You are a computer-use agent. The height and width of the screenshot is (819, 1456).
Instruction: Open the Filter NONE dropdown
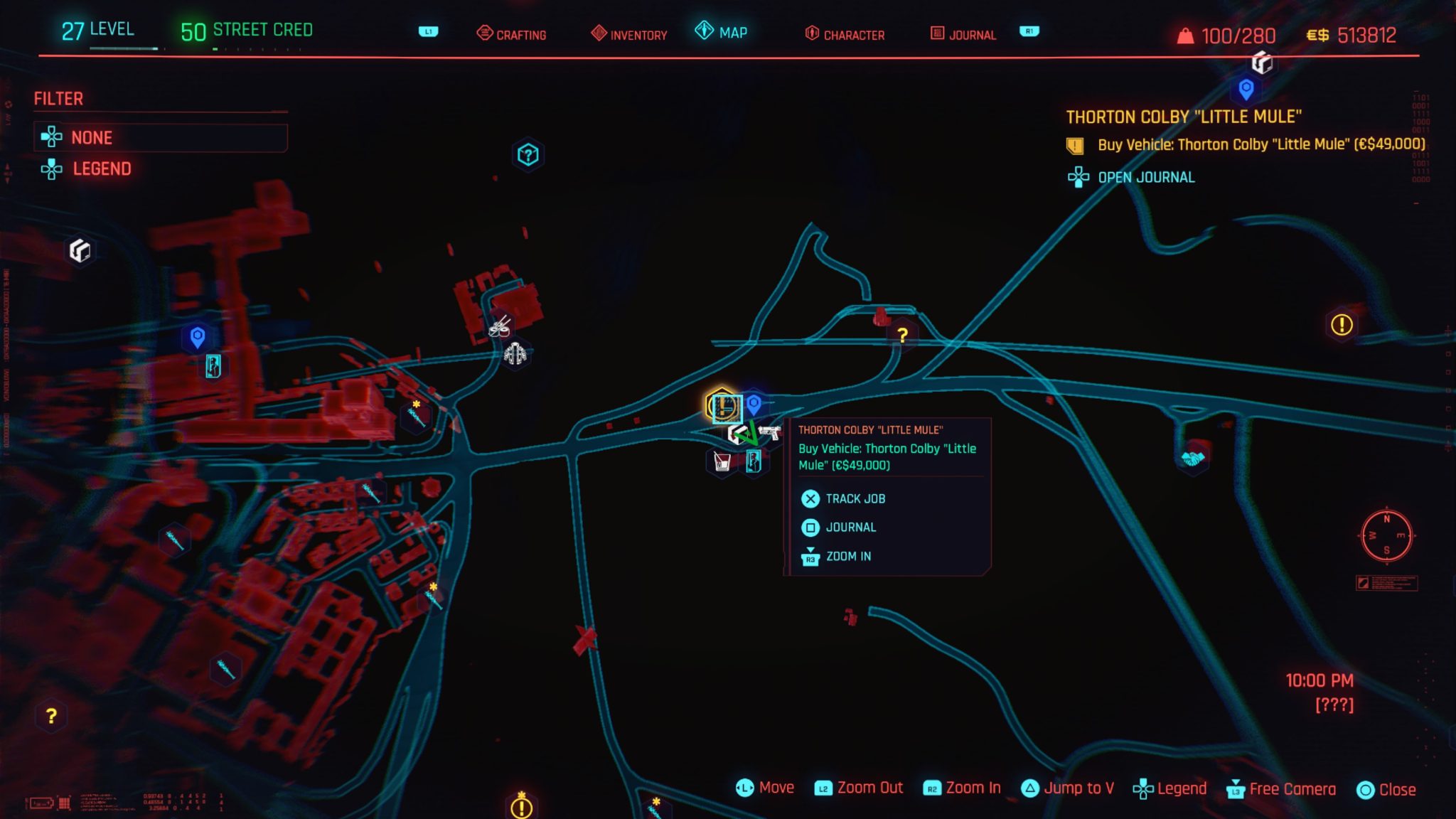click(160, 137)
